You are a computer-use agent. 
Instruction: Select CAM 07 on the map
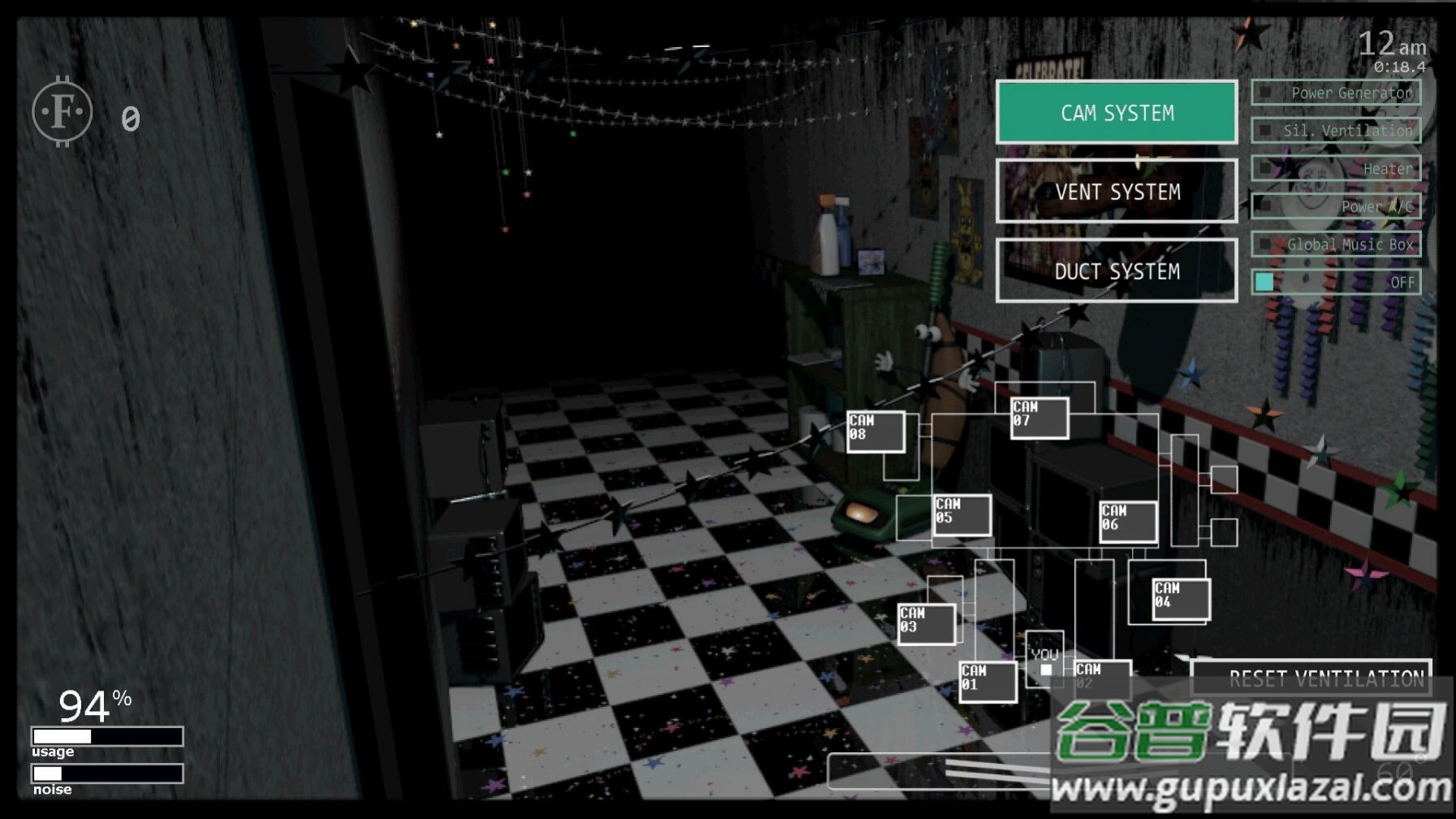[x=1039, y=418]
